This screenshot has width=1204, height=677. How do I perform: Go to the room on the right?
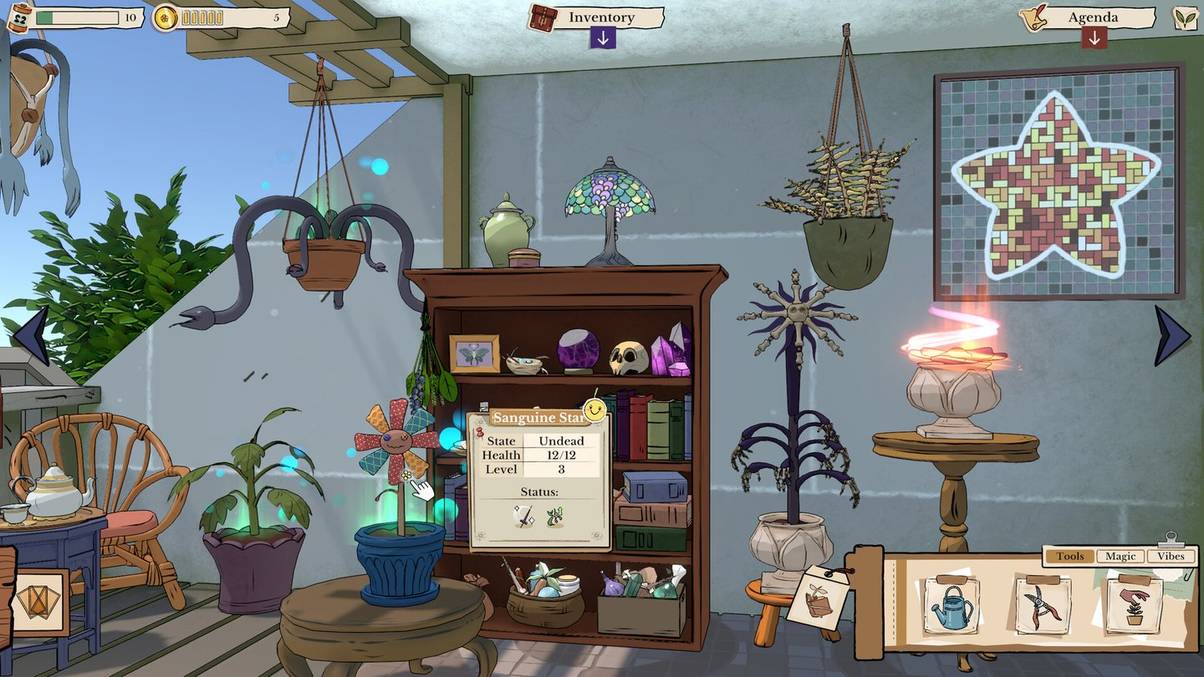point(1171,336)
